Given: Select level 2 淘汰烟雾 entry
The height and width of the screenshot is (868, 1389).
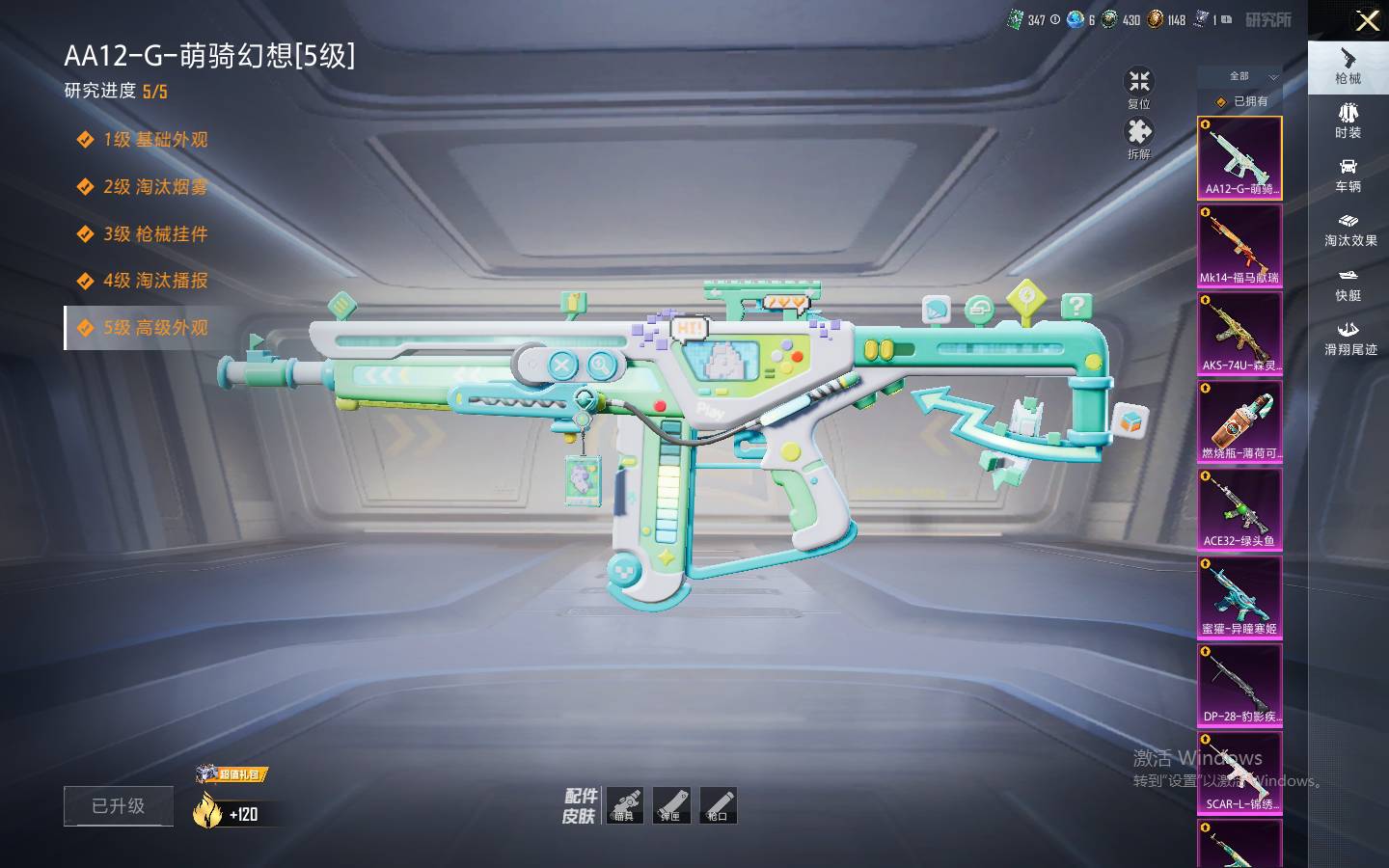Looking at the screenshot, I should (154, 187).
